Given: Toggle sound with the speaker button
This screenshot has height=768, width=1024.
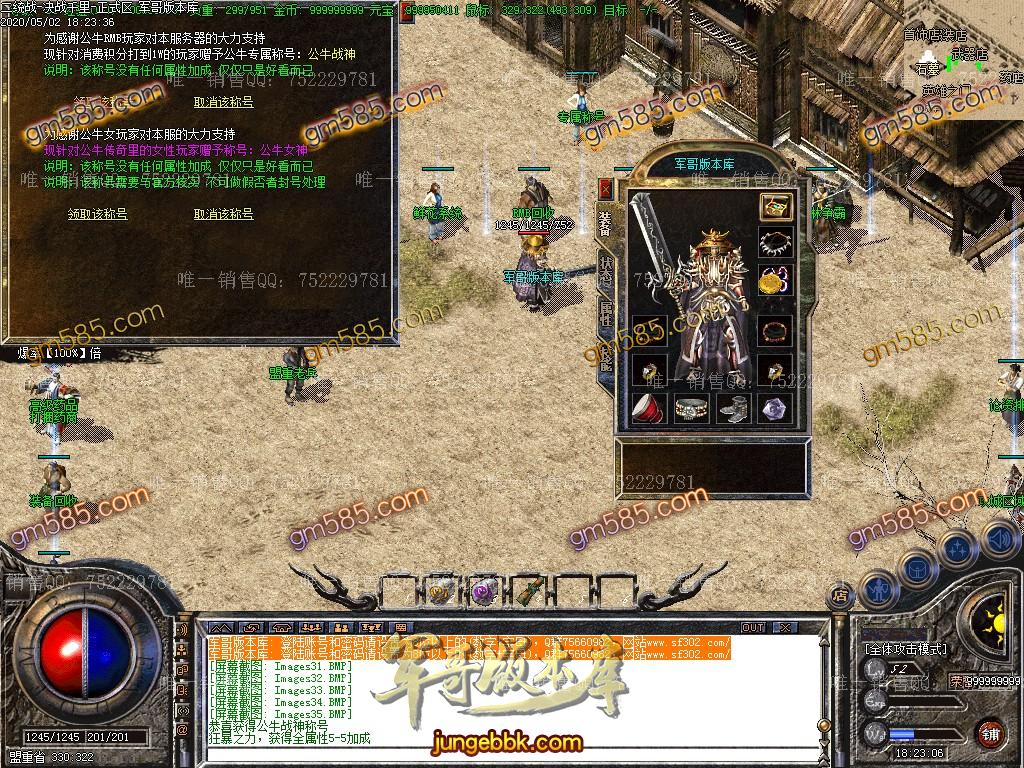Looking at the screenshot, I should pos(999,540).
